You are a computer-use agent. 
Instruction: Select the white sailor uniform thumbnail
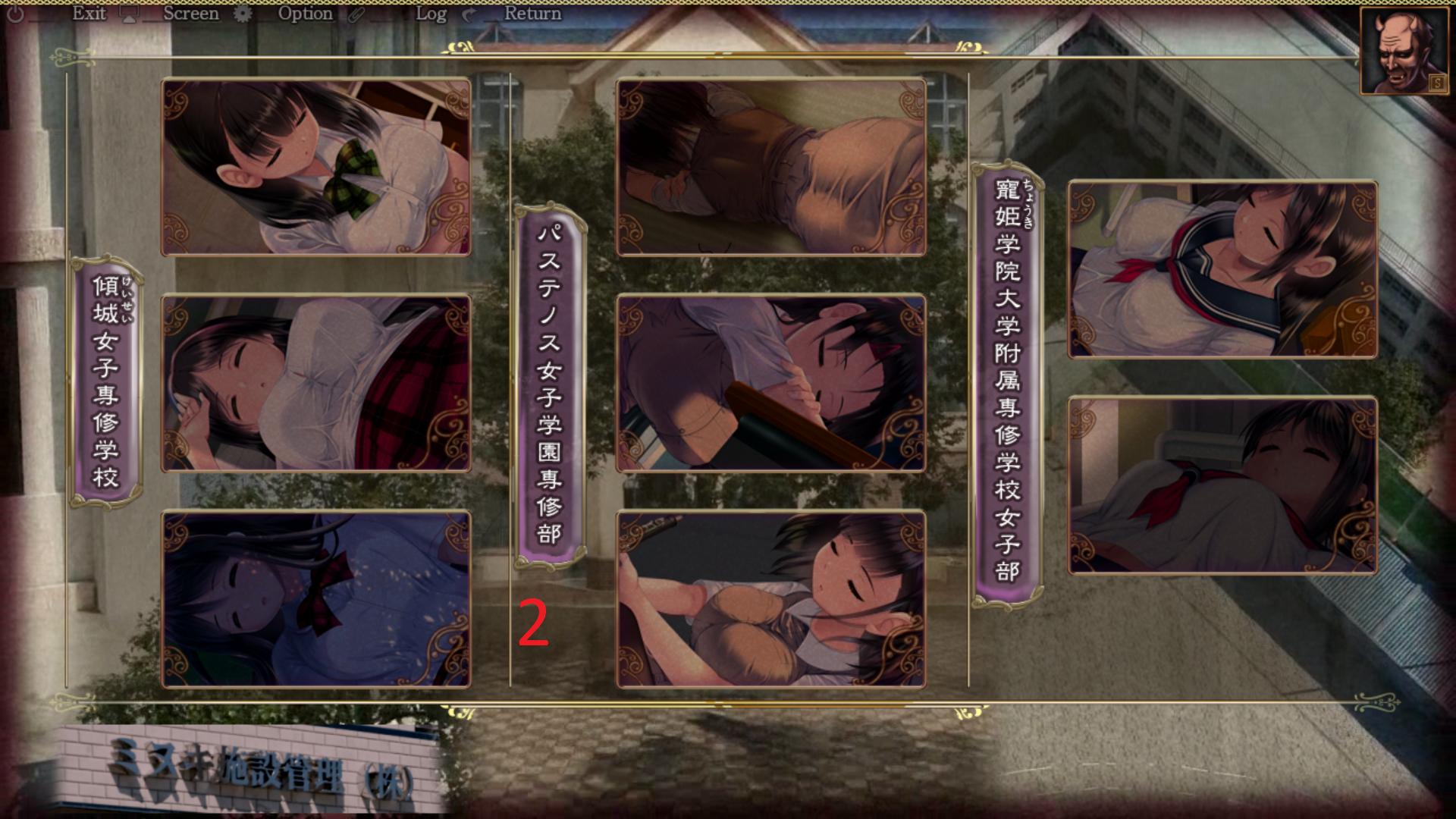[1222, 485]
